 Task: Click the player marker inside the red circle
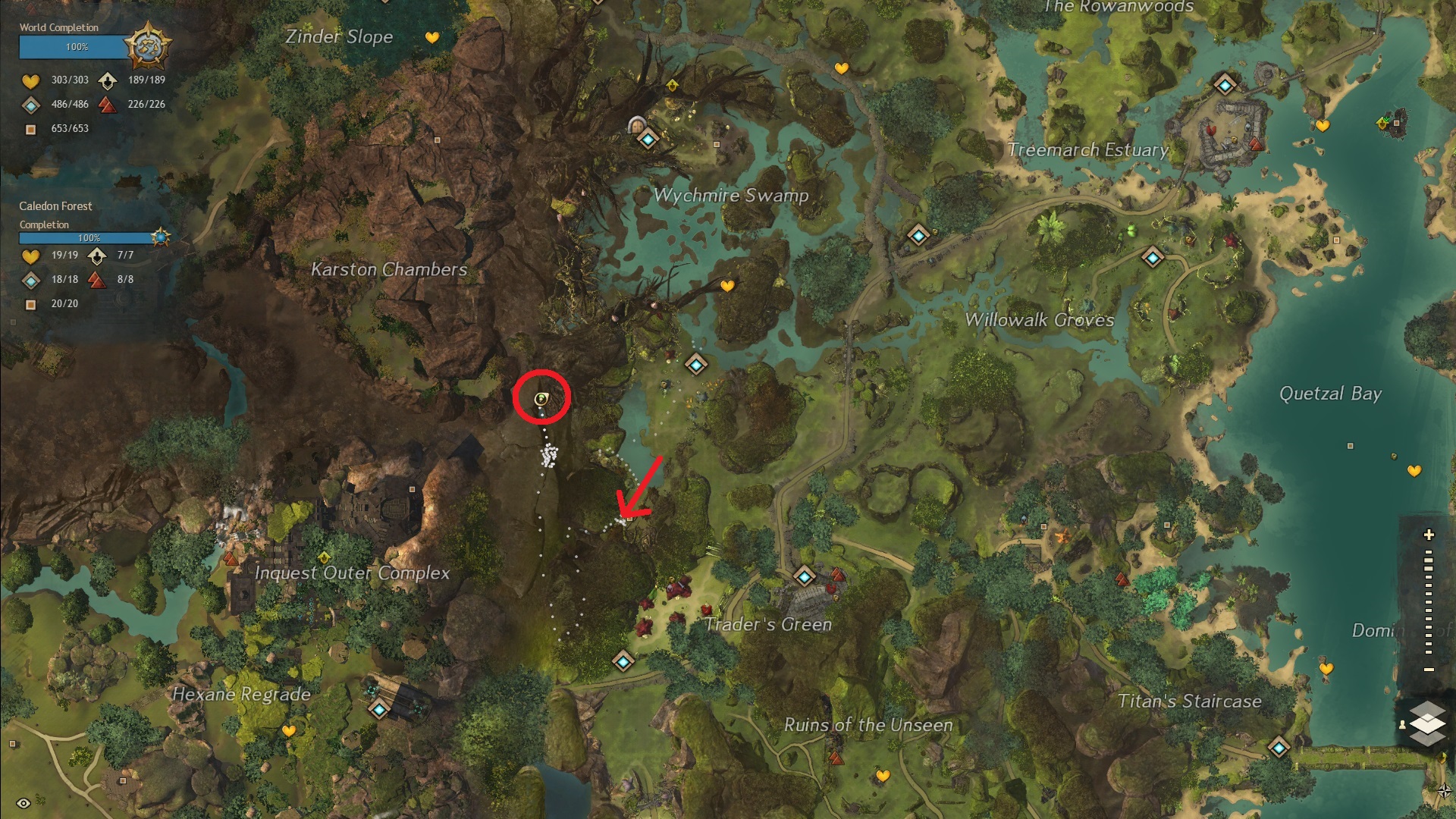541,399
